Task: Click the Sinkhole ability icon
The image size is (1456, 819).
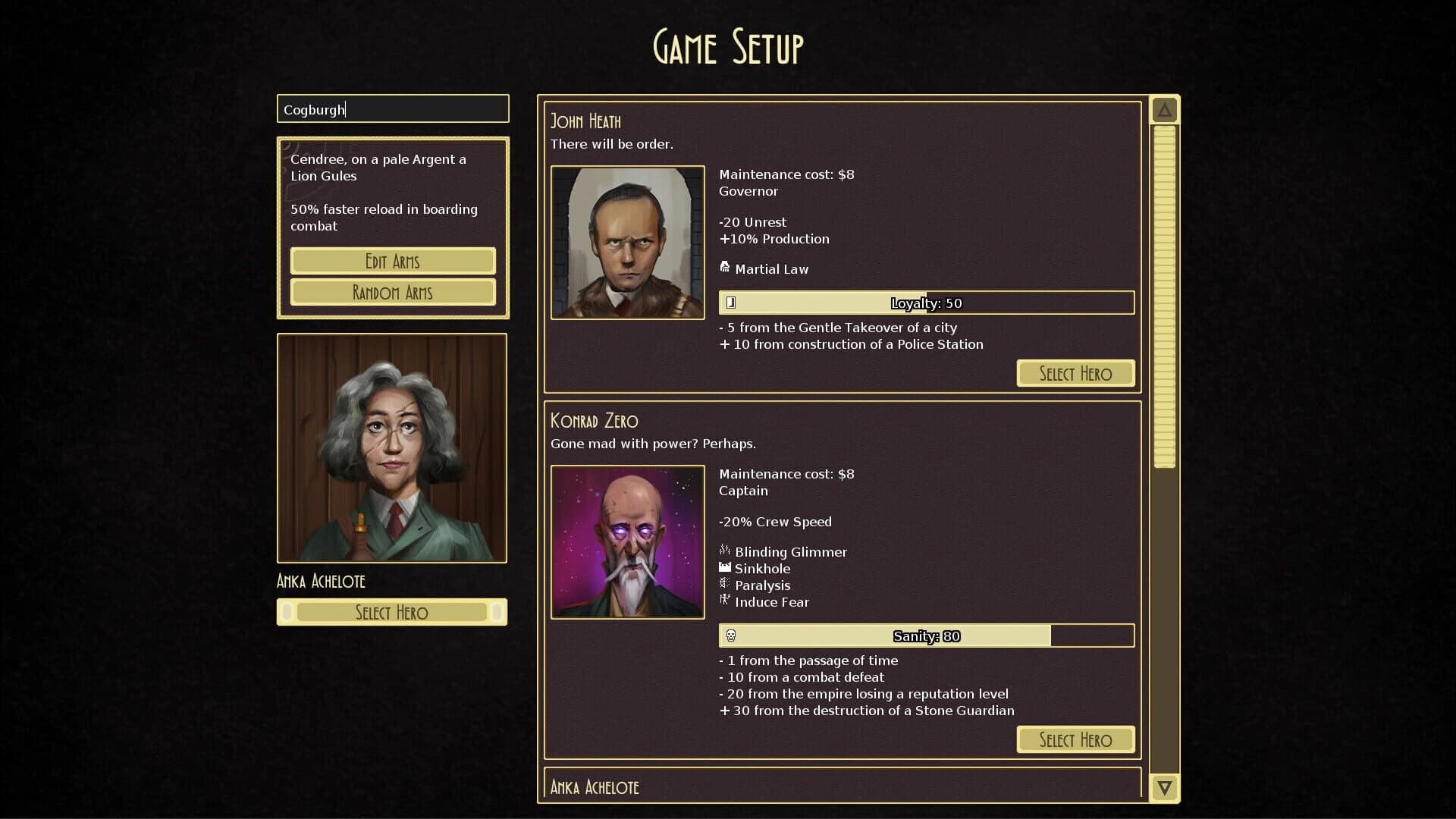Action: [725, 568]
